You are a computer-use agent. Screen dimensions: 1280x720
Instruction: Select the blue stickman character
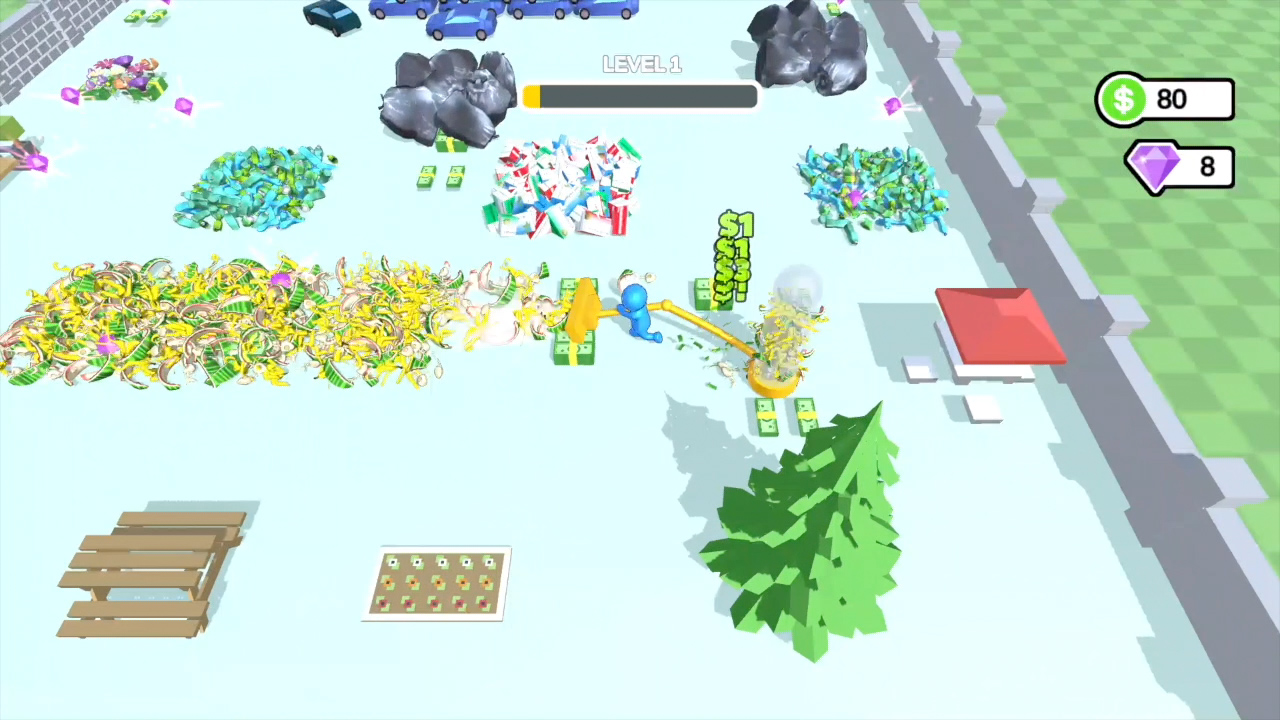pyautogui.click(x=638, y=310)
